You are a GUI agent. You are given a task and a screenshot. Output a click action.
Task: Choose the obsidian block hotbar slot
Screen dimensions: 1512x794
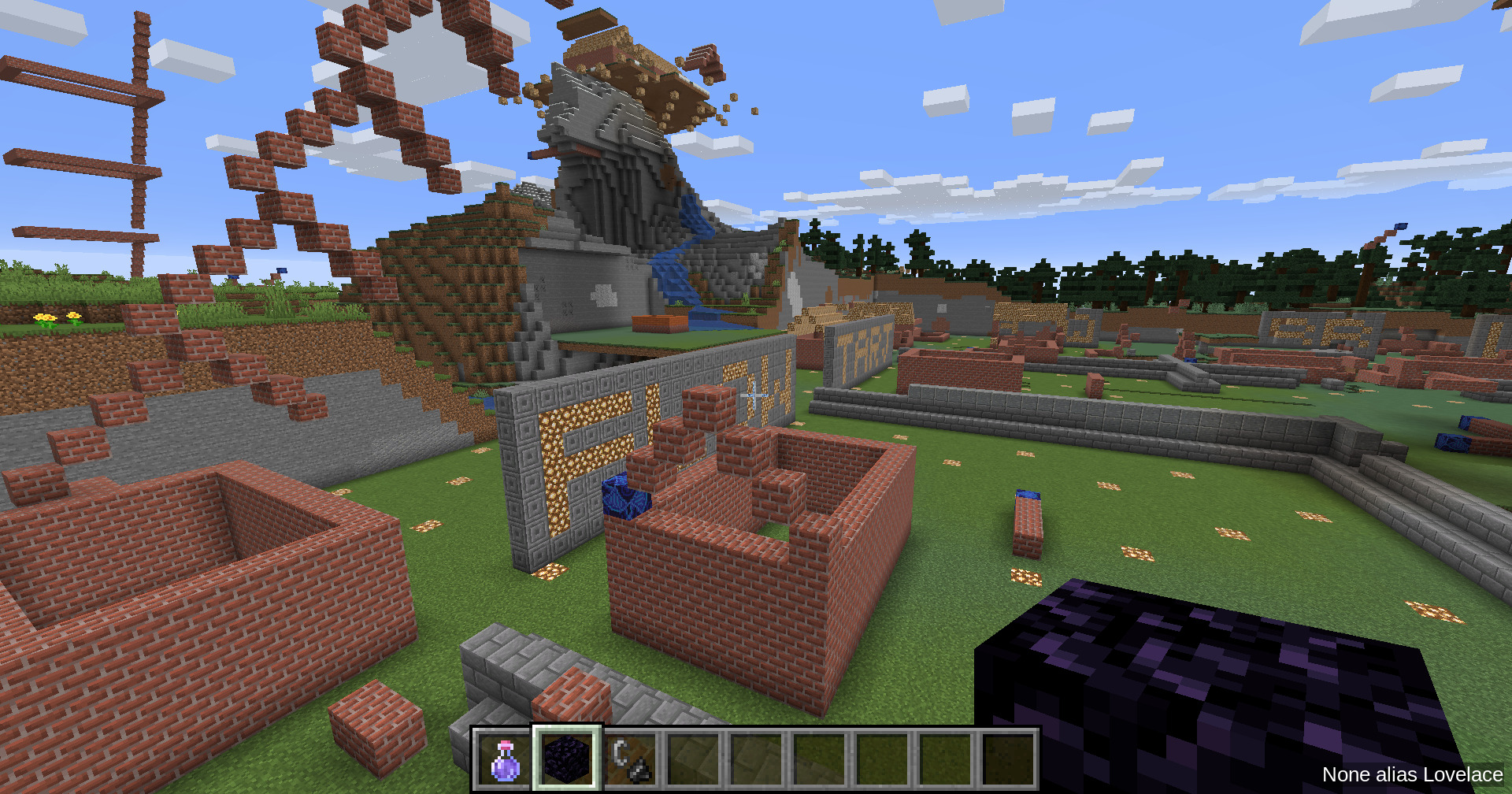[567, 759]
